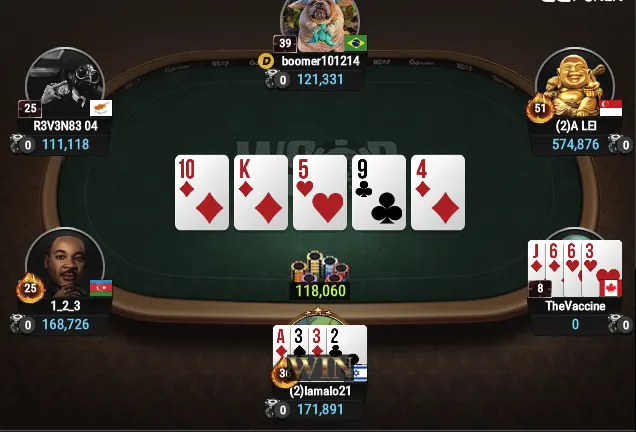Viewport: 636px width, 432px height.
Task: Open boomer101214's bulldog avatar
Action: (319, 26)
